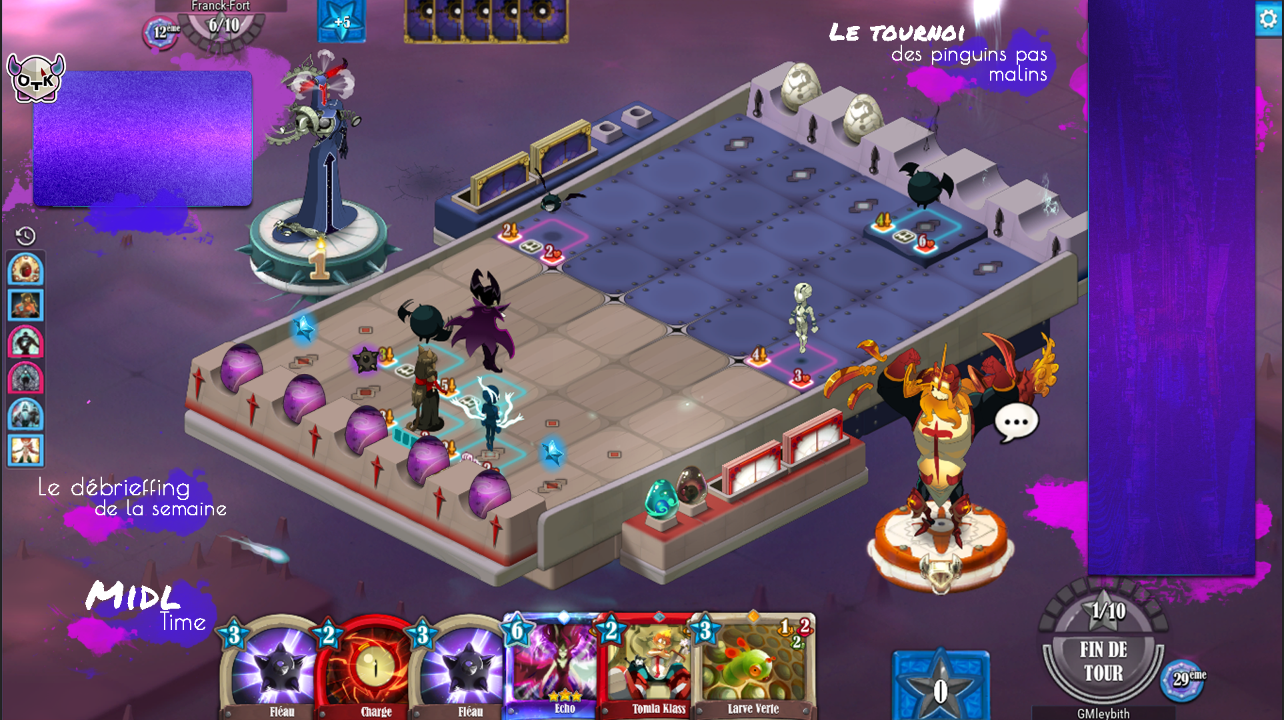Click the topmost card in the history sidebar
This screenshot has width=1284, height=720.
coord(24,267)
